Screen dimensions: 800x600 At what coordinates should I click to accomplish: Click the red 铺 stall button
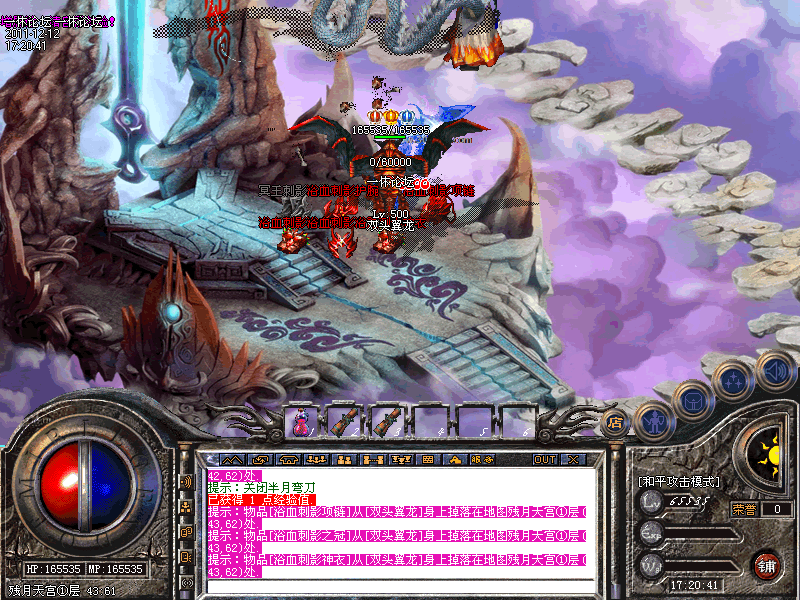pyautogui.click(x=766, y=564)
